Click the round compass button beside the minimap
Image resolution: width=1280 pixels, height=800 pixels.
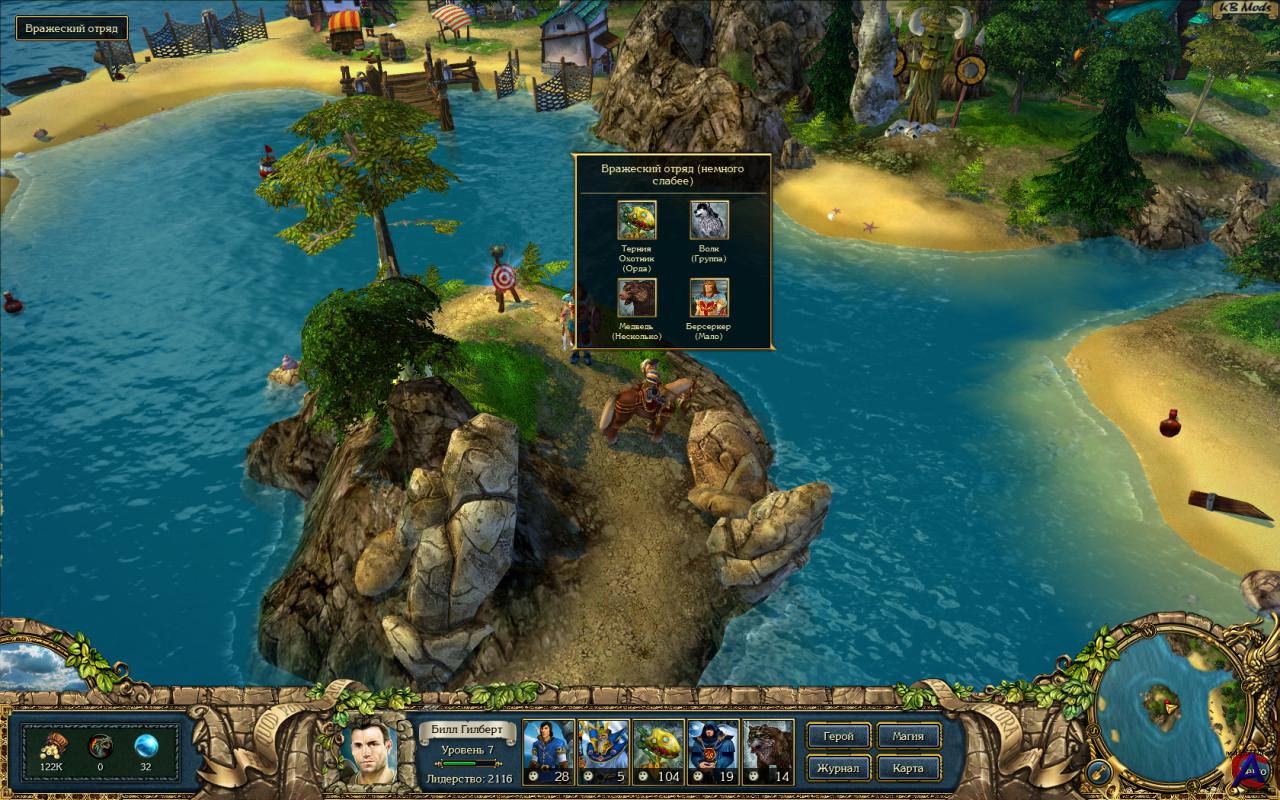click(x=1095, y=771)
